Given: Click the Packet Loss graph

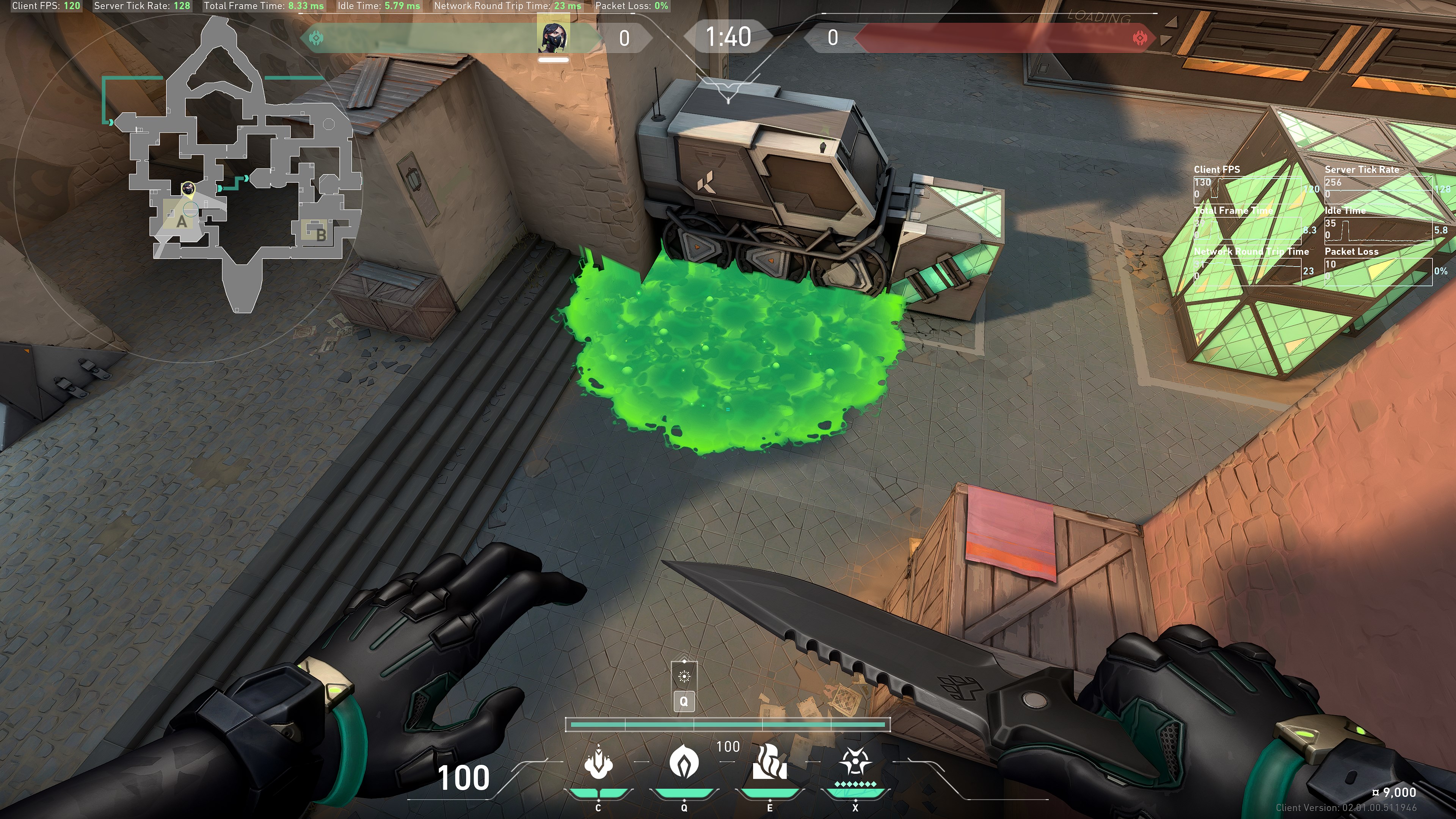Looking at the screenshot, I should pos(1378,271).
